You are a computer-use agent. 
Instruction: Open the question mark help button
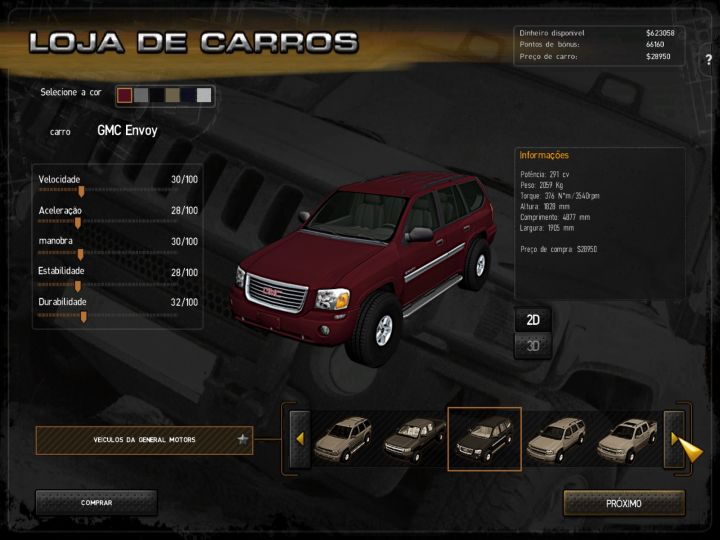click(708, 60)
